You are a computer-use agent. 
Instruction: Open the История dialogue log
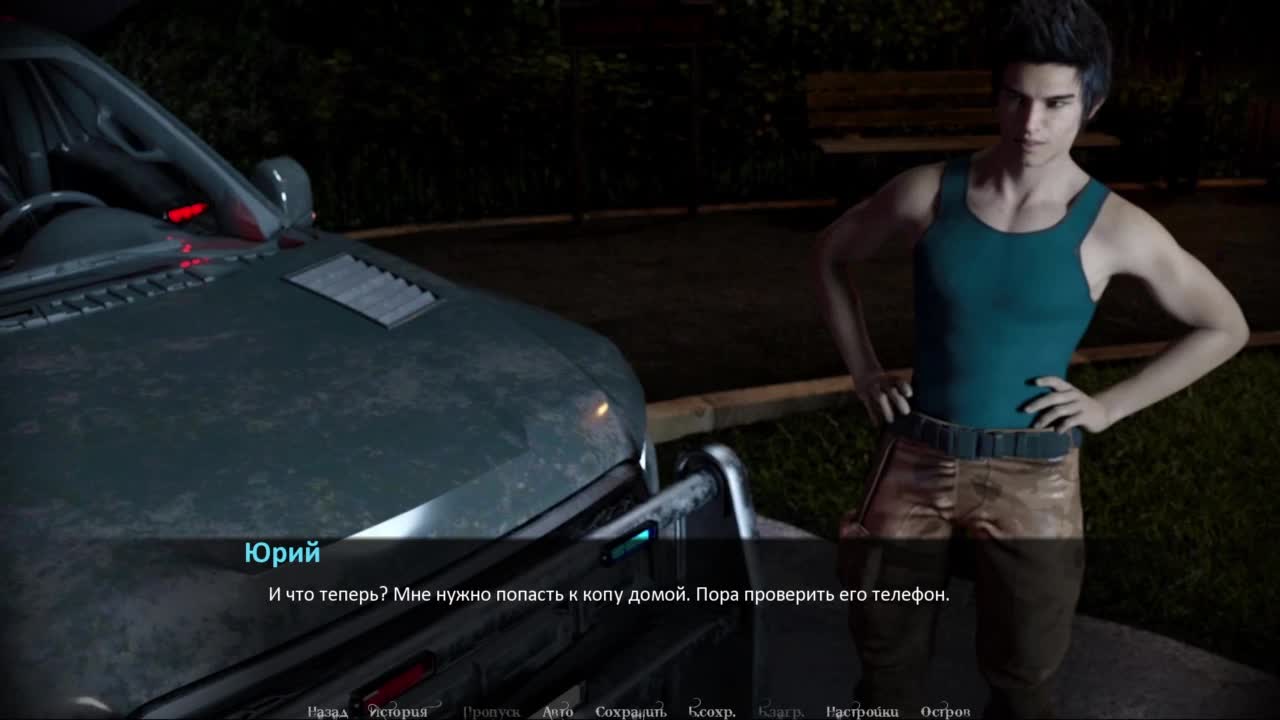pos(398,711)
